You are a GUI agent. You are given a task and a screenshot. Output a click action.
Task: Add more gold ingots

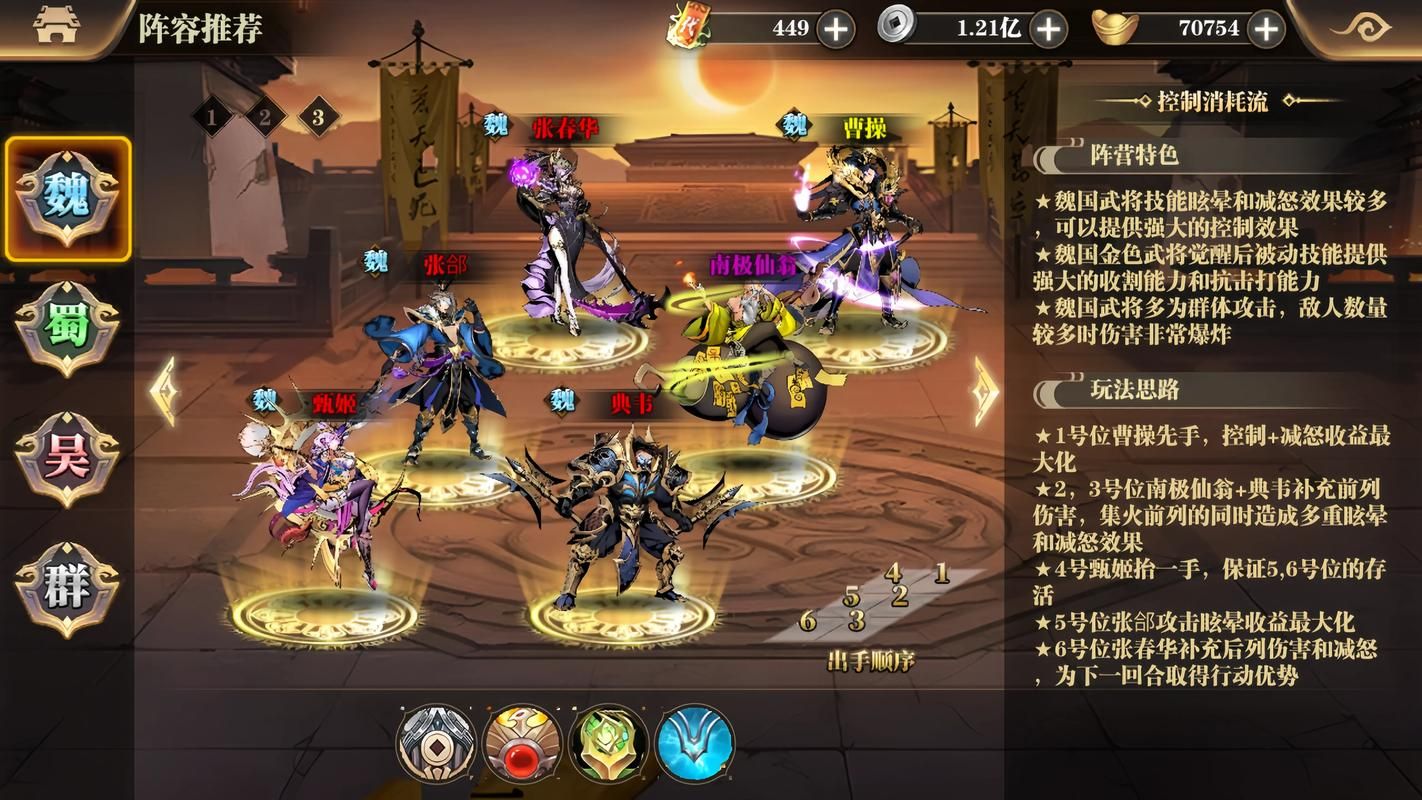(1266, 29)
